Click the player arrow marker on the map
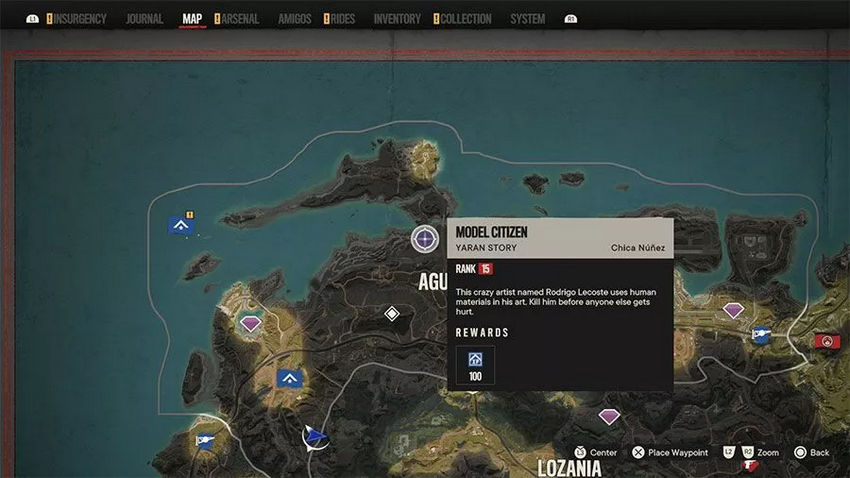This screenshot has width=850, height=478. click(316, 435)
